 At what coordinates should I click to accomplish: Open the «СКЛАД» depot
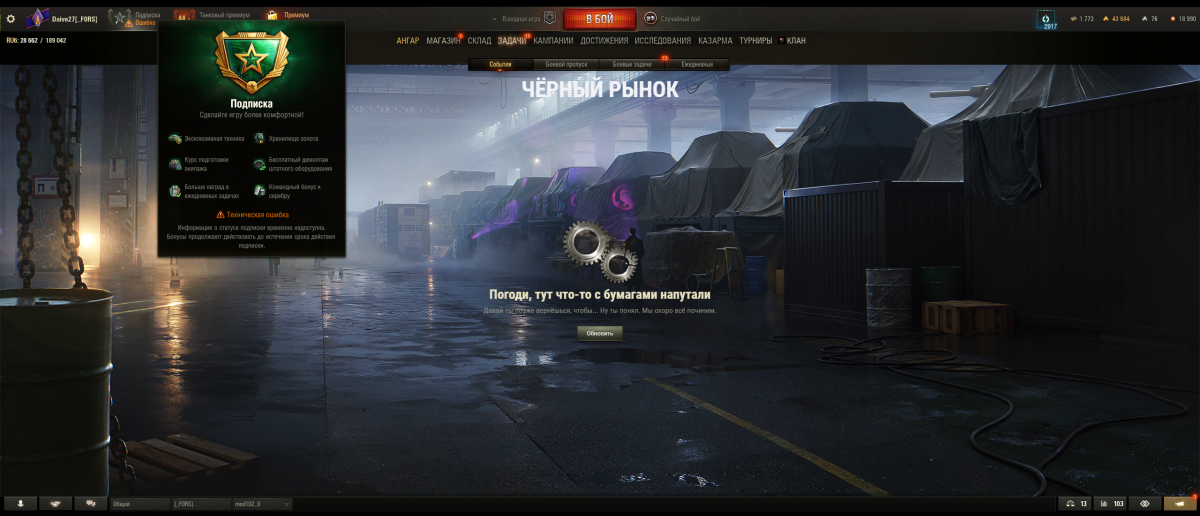point(479,41)
